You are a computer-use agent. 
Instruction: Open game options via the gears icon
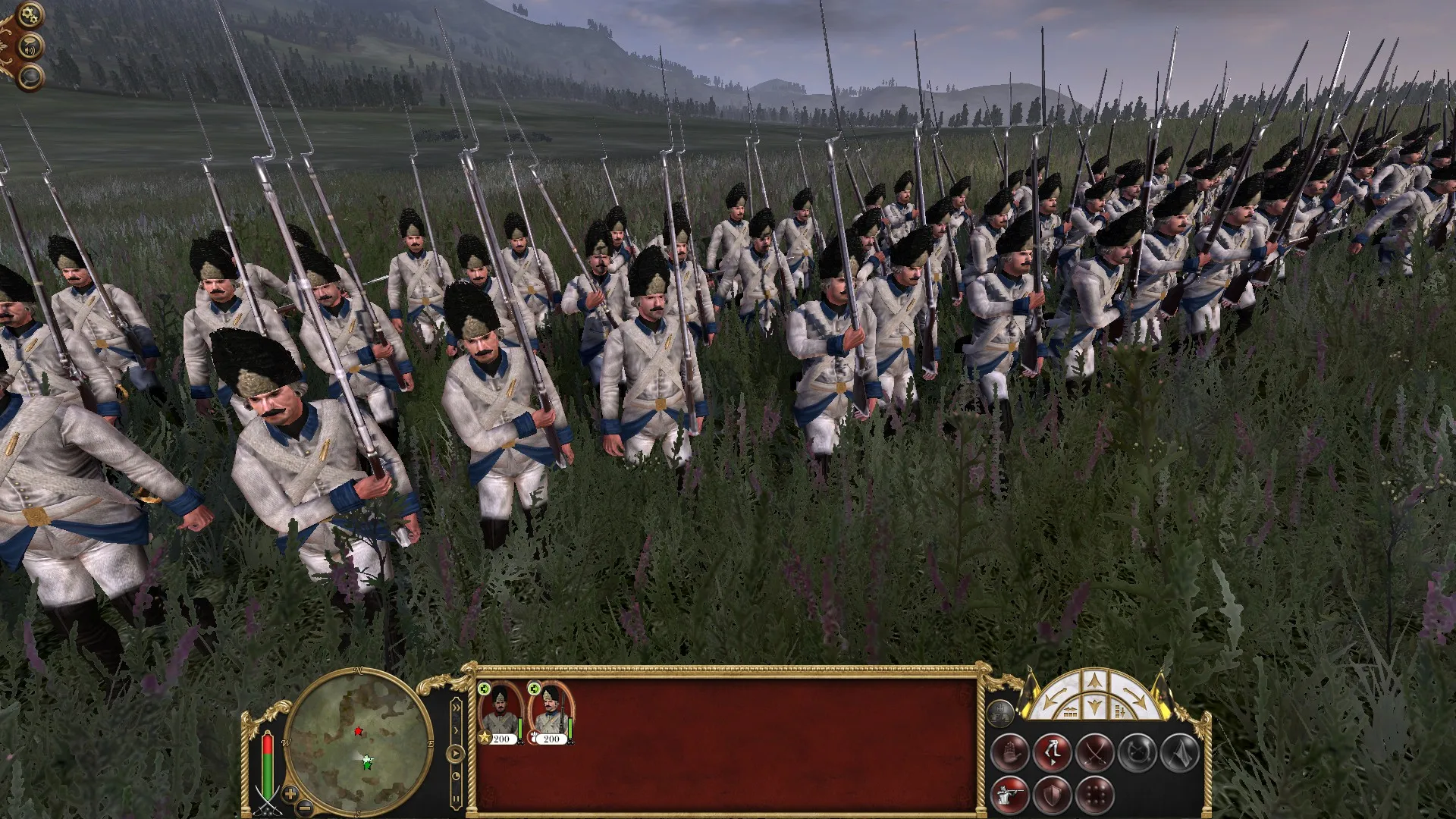[30, 14]
